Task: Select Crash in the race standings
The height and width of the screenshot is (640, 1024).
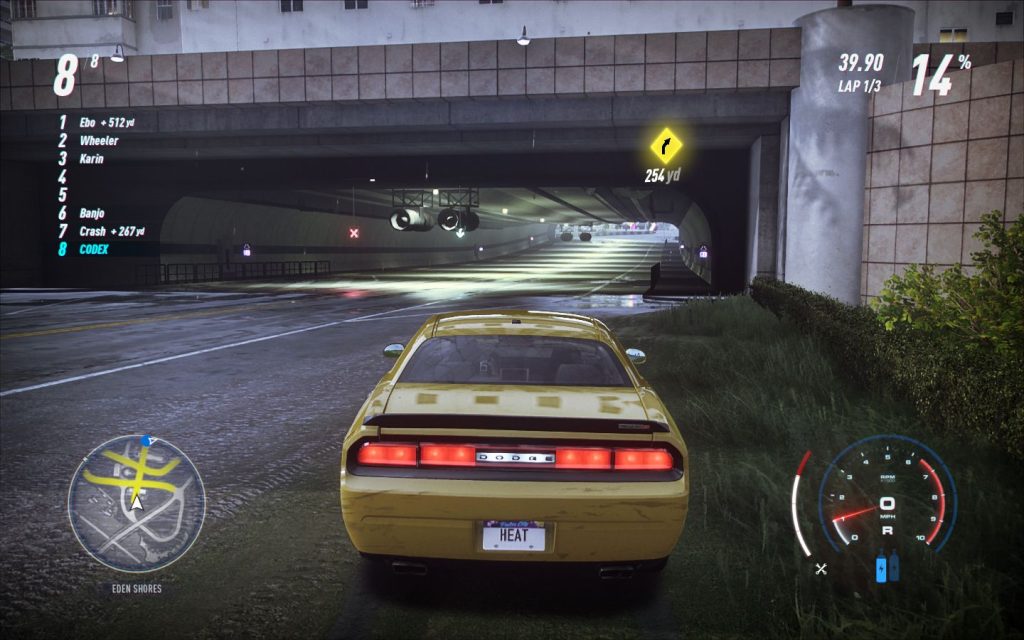Action: click(92, 231)
